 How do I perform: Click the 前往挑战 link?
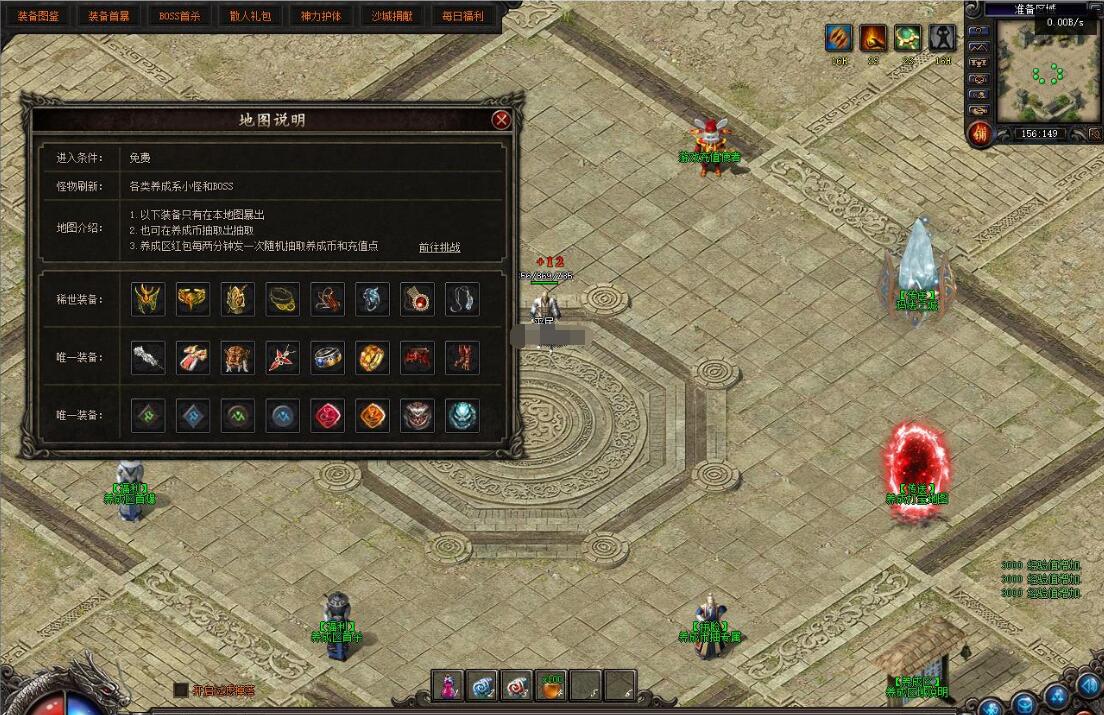(439, 247)
